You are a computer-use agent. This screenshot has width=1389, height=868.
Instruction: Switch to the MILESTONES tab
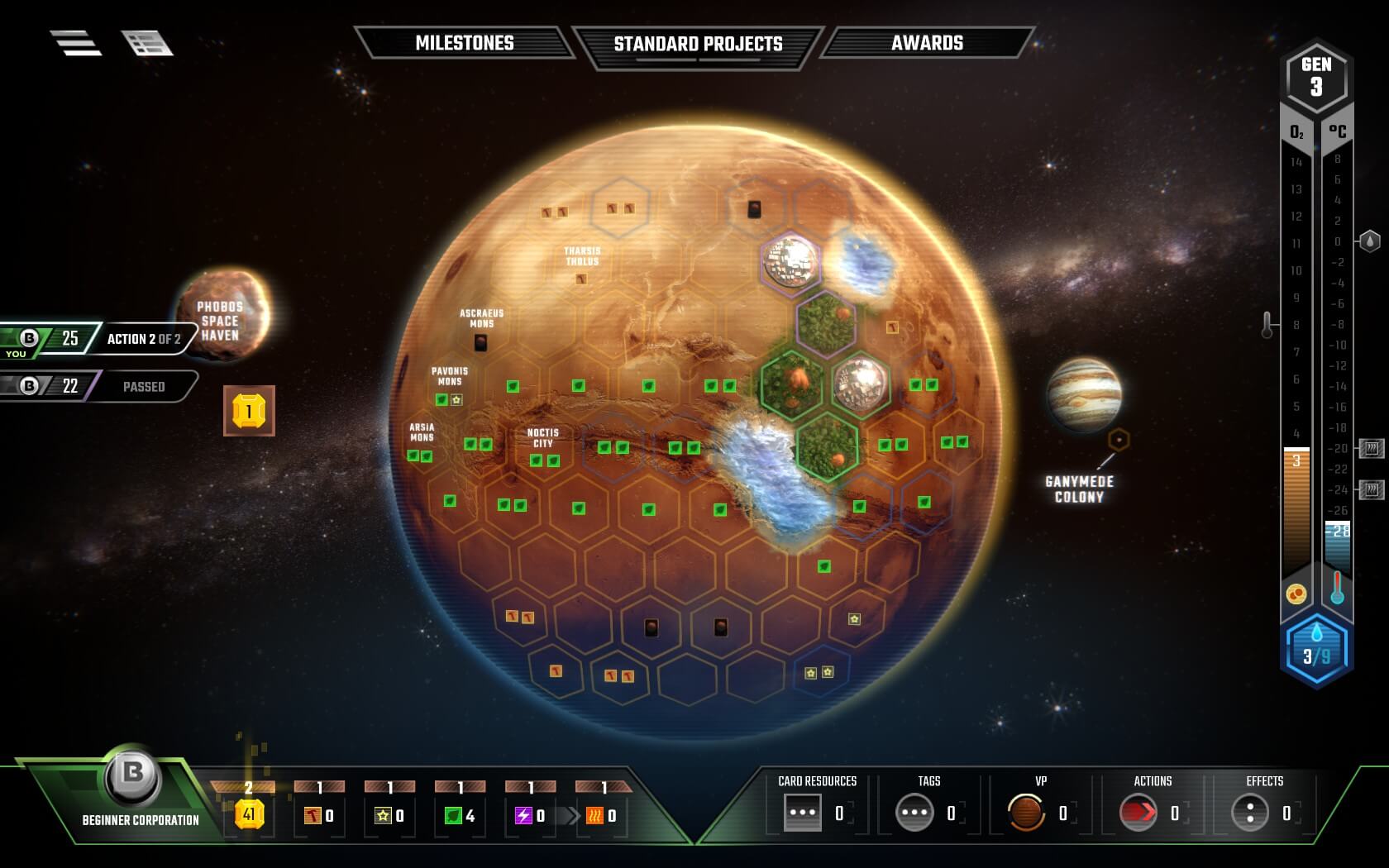click(465, 43)
